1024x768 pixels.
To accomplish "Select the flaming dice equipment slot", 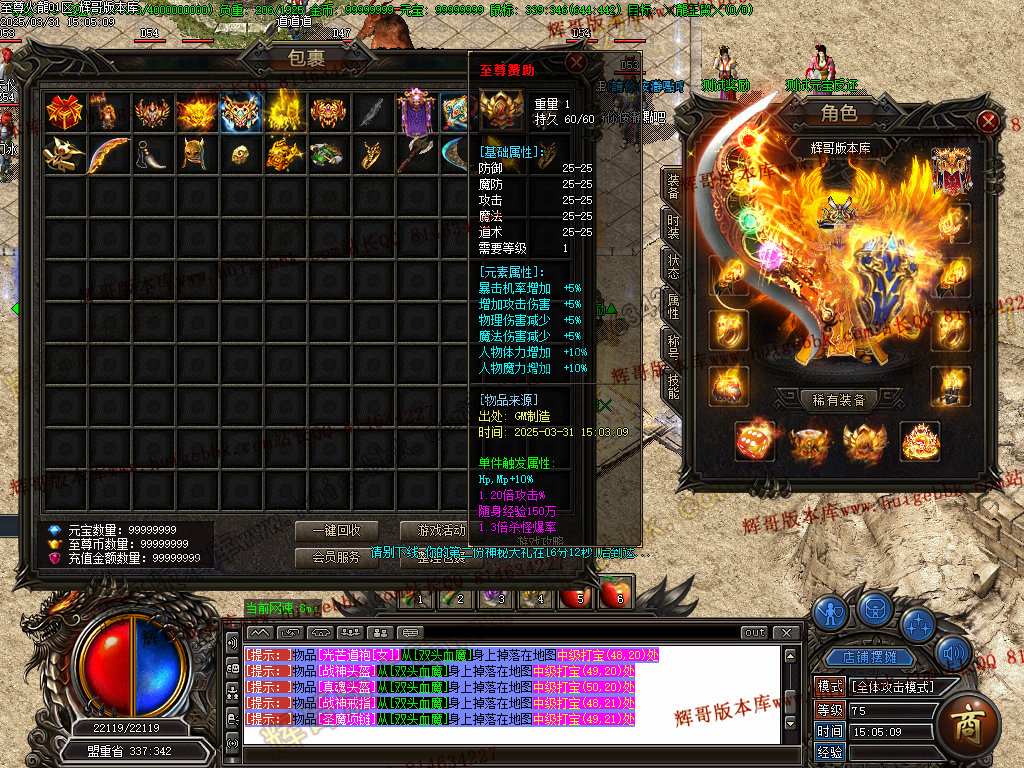I will click(x=754, y=440).
